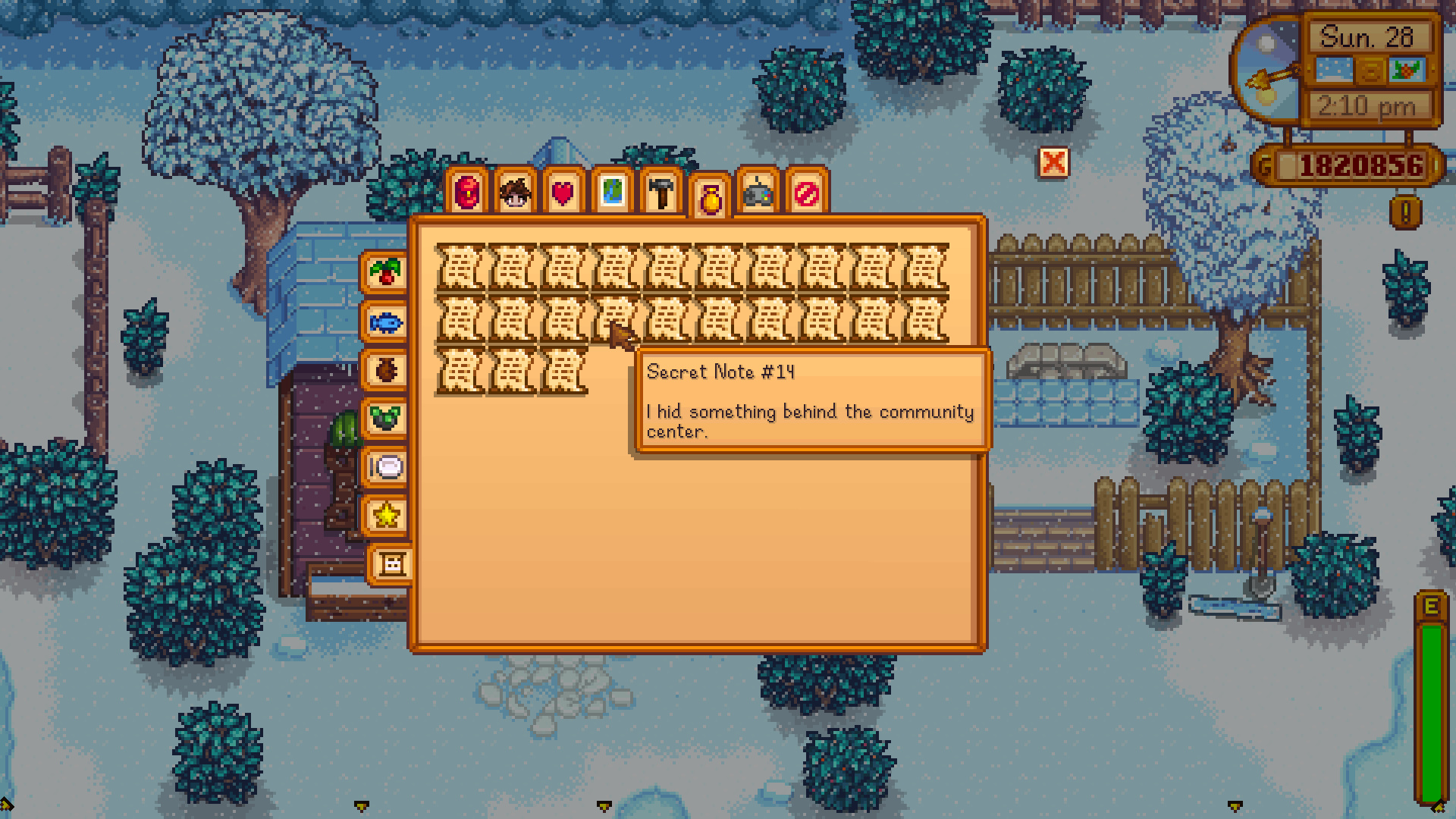Select the options controller tab
Image resolution: width=1456 pixels, height=819 pixels.
(758, 192)
